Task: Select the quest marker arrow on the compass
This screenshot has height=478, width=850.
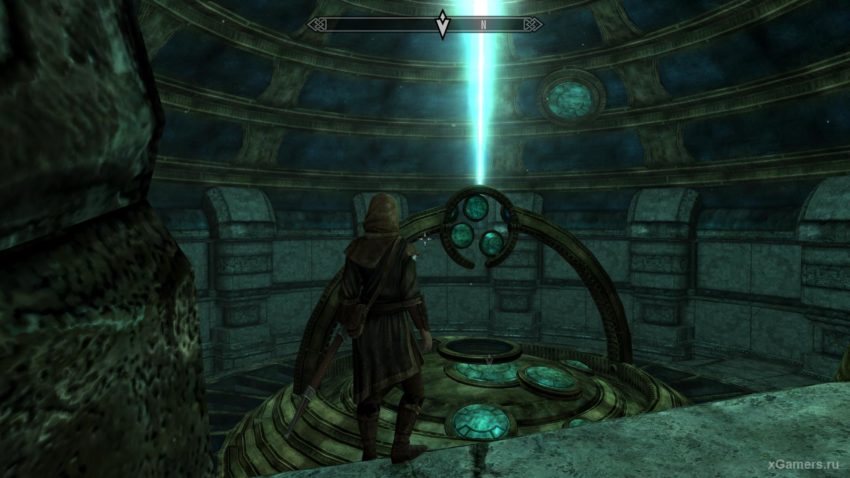Action: [442, 24]
